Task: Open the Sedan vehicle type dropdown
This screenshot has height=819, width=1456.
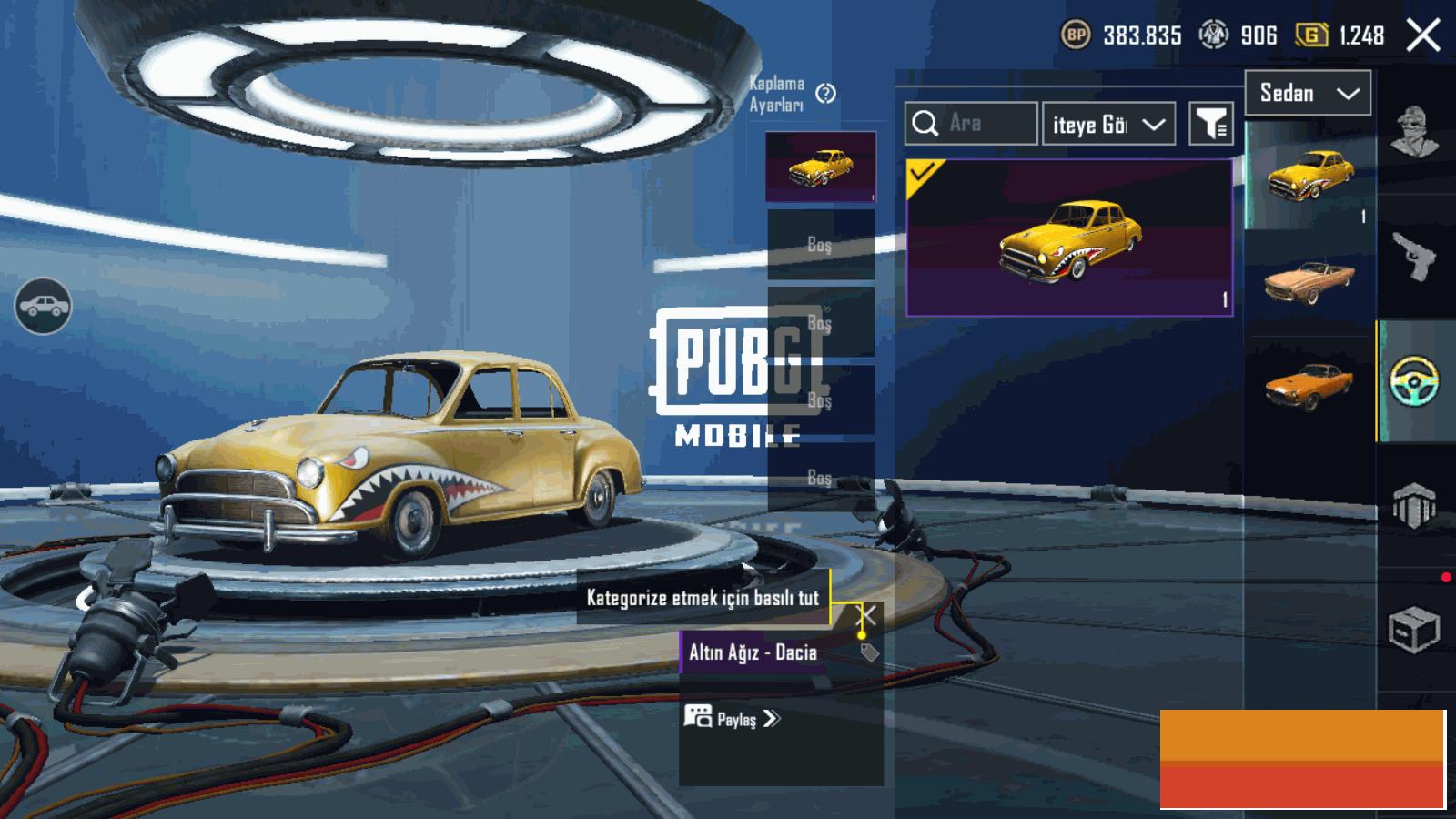Action: pyautogui.click(x=1308, y=94)
